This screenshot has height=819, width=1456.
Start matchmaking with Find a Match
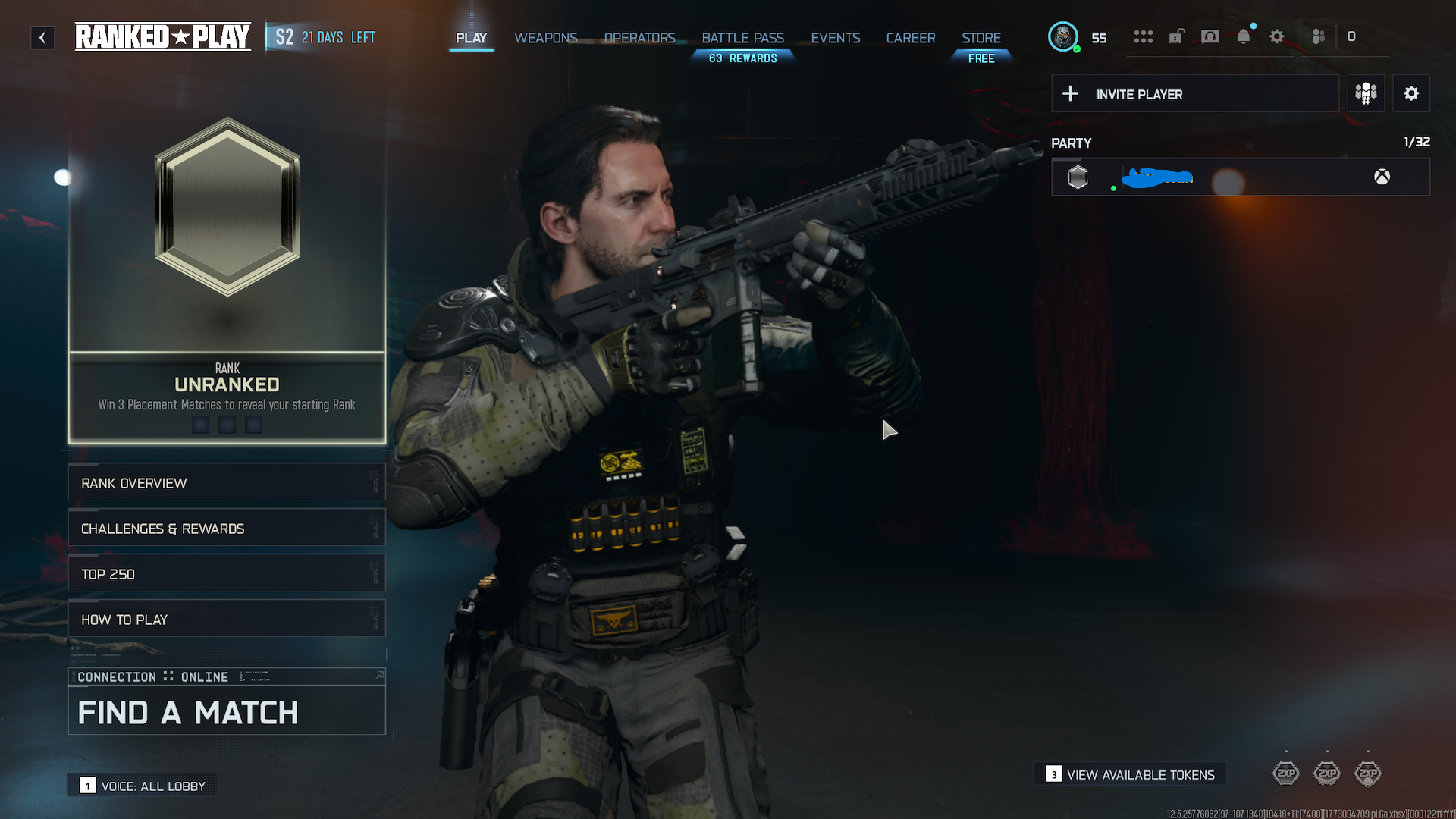(227, 711)
